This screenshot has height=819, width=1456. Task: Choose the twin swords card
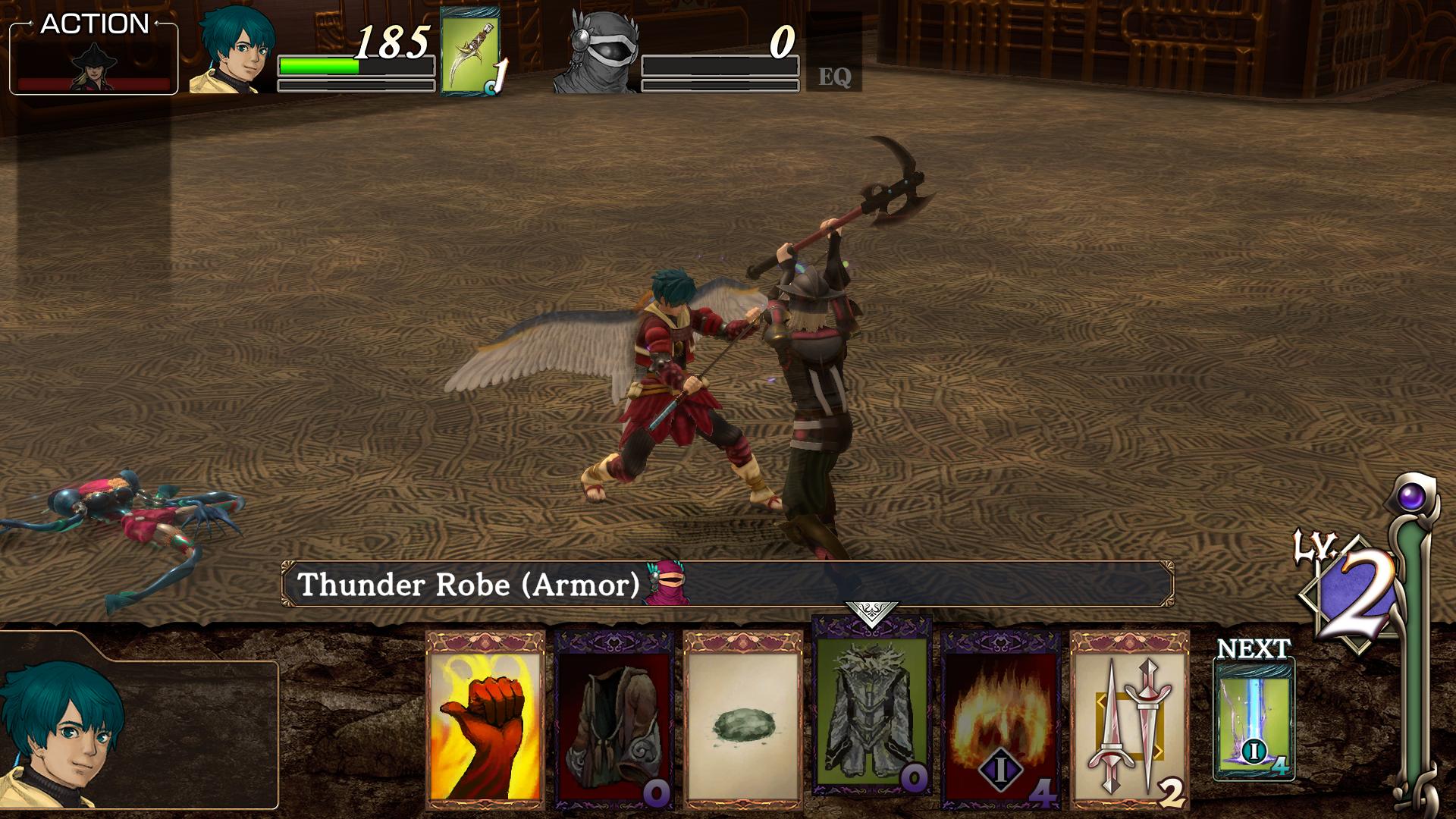click(1129, 719)
